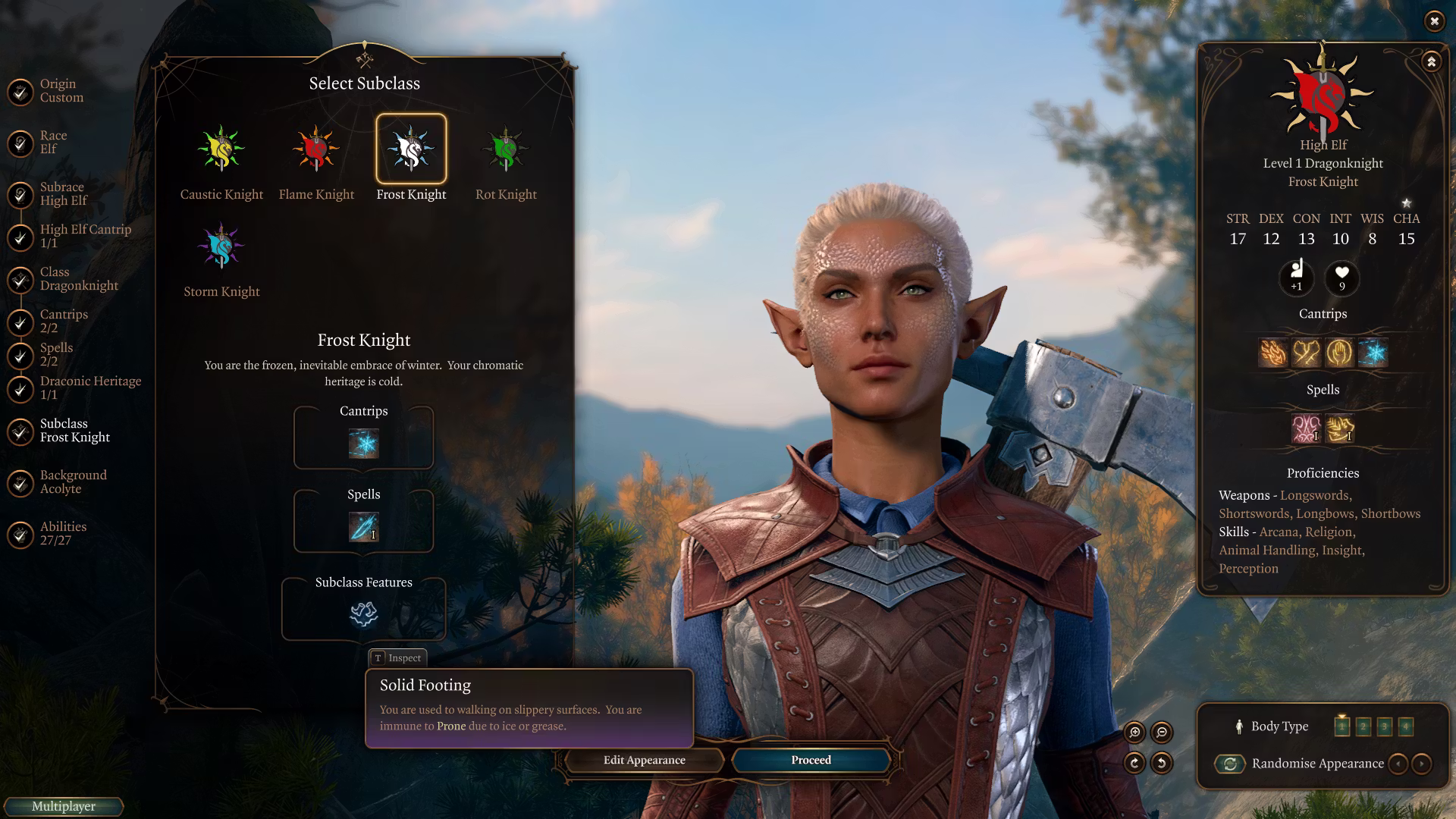Click Randomise Appearance

1317,764
